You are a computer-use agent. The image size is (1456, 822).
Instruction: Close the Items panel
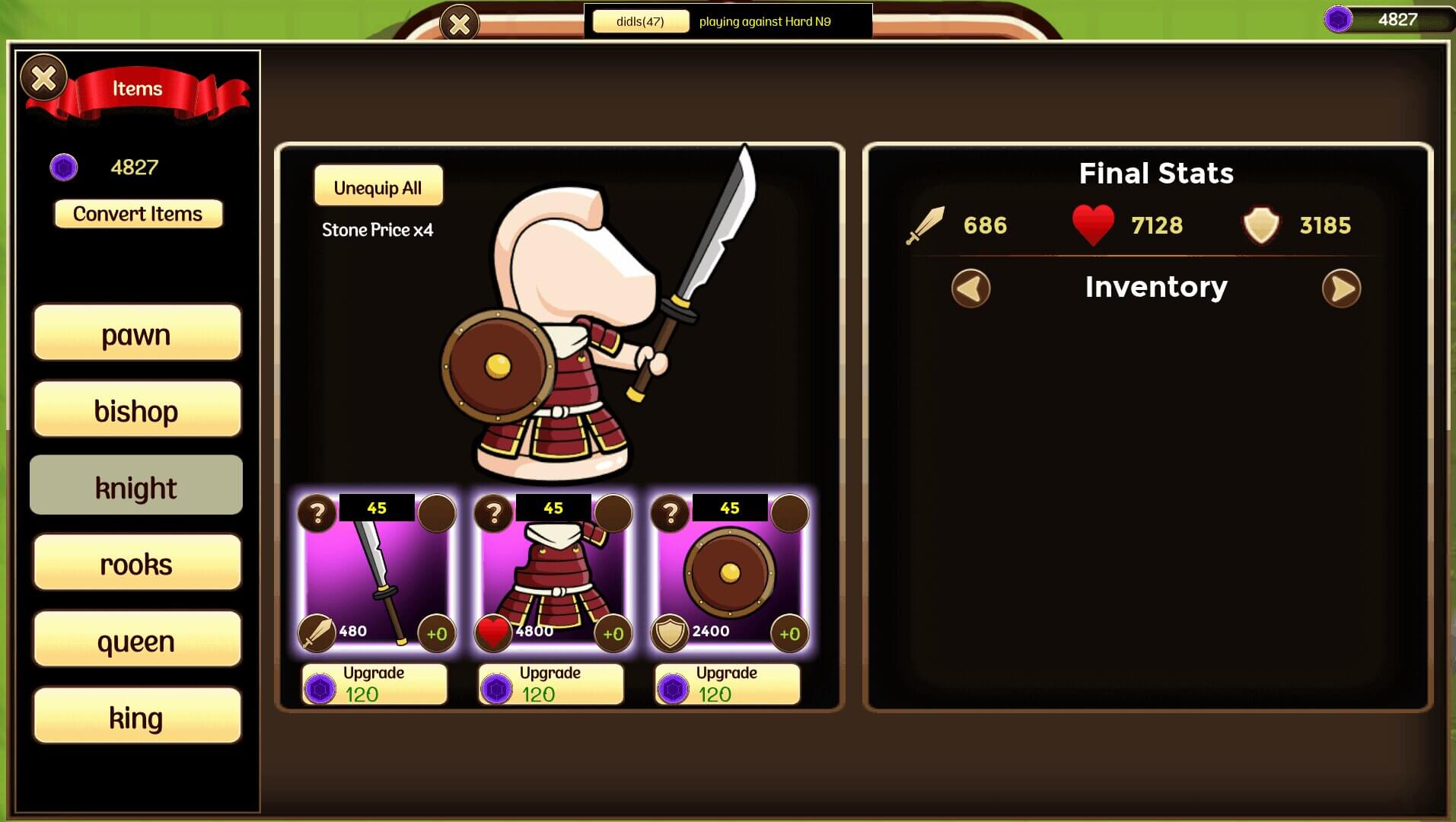pos(43,78)
